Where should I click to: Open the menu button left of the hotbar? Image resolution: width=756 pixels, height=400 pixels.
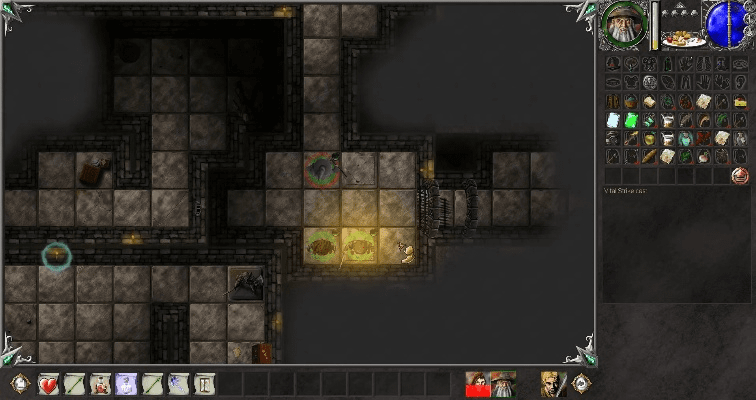coord(19,383)
